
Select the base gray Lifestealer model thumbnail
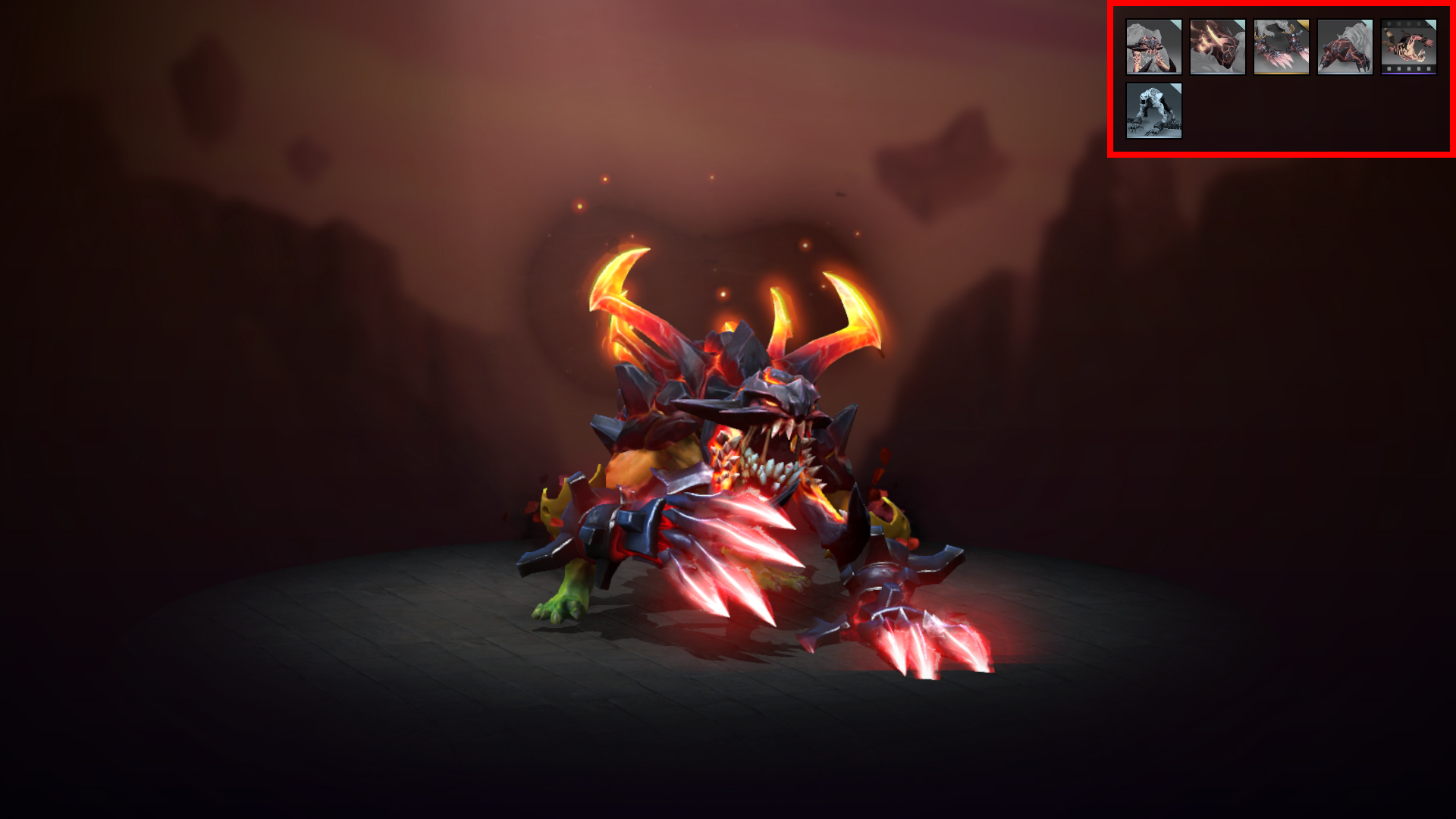[x=1154, y=110]
